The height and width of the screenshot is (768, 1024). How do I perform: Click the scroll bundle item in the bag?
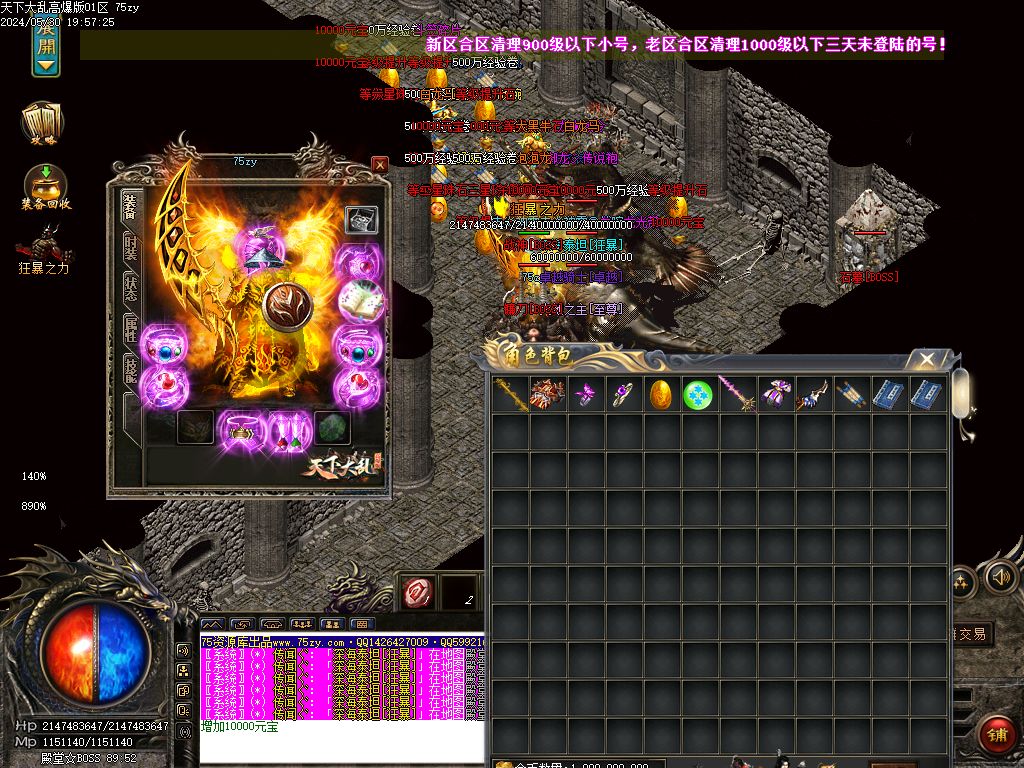pyautogui.click(x=849, y=394)
